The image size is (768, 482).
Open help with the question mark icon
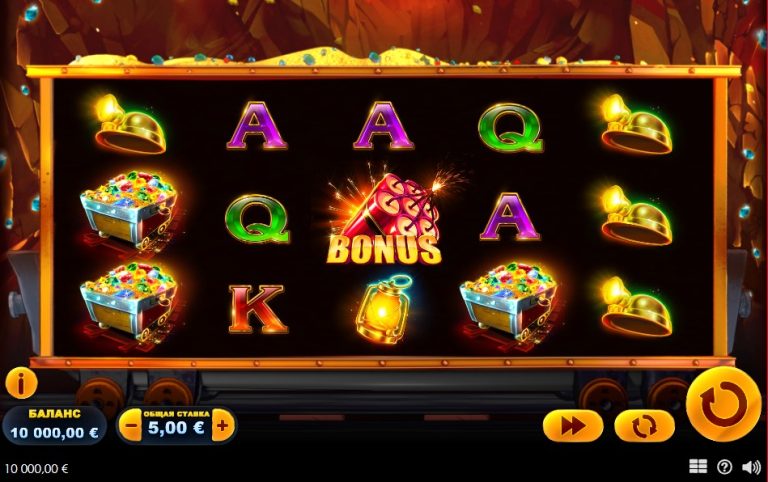[x=724, y=467]
